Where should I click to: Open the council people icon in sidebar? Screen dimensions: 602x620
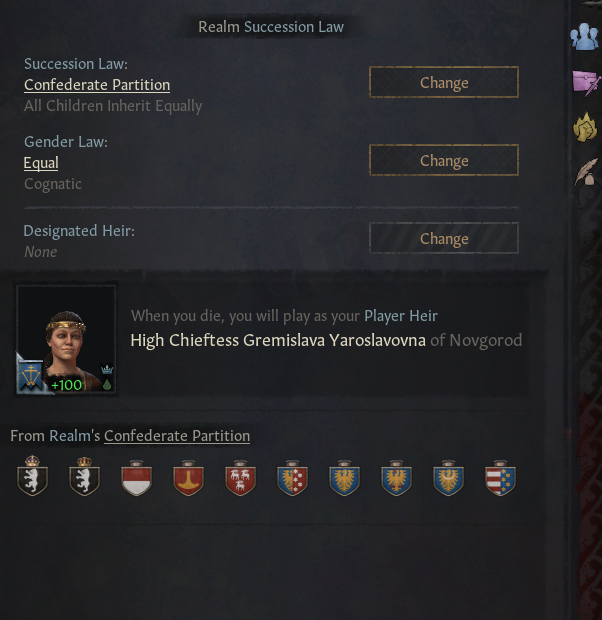(x=584, y=37)
